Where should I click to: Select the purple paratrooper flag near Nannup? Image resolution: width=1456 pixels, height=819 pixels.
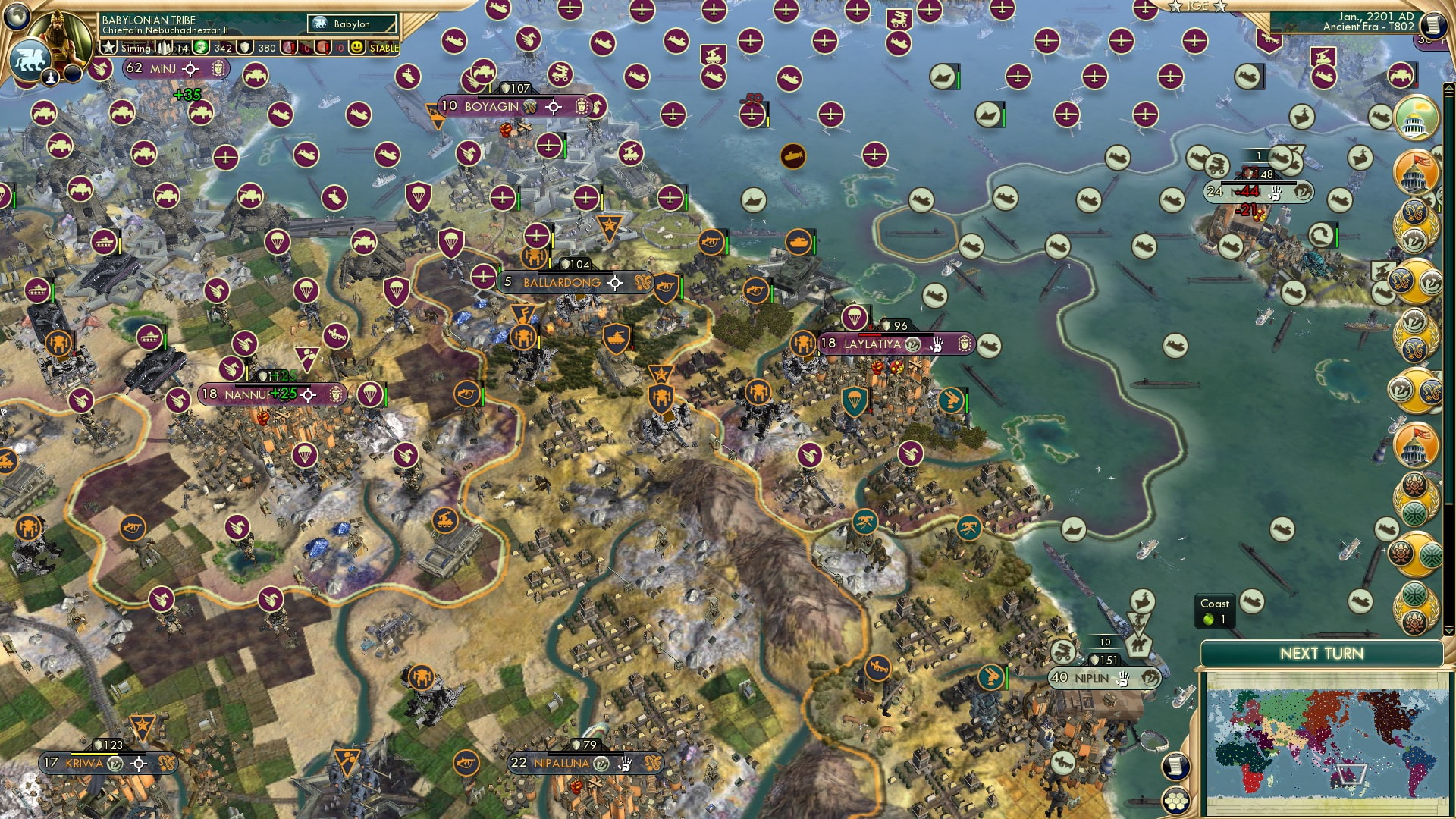[369, 393]
